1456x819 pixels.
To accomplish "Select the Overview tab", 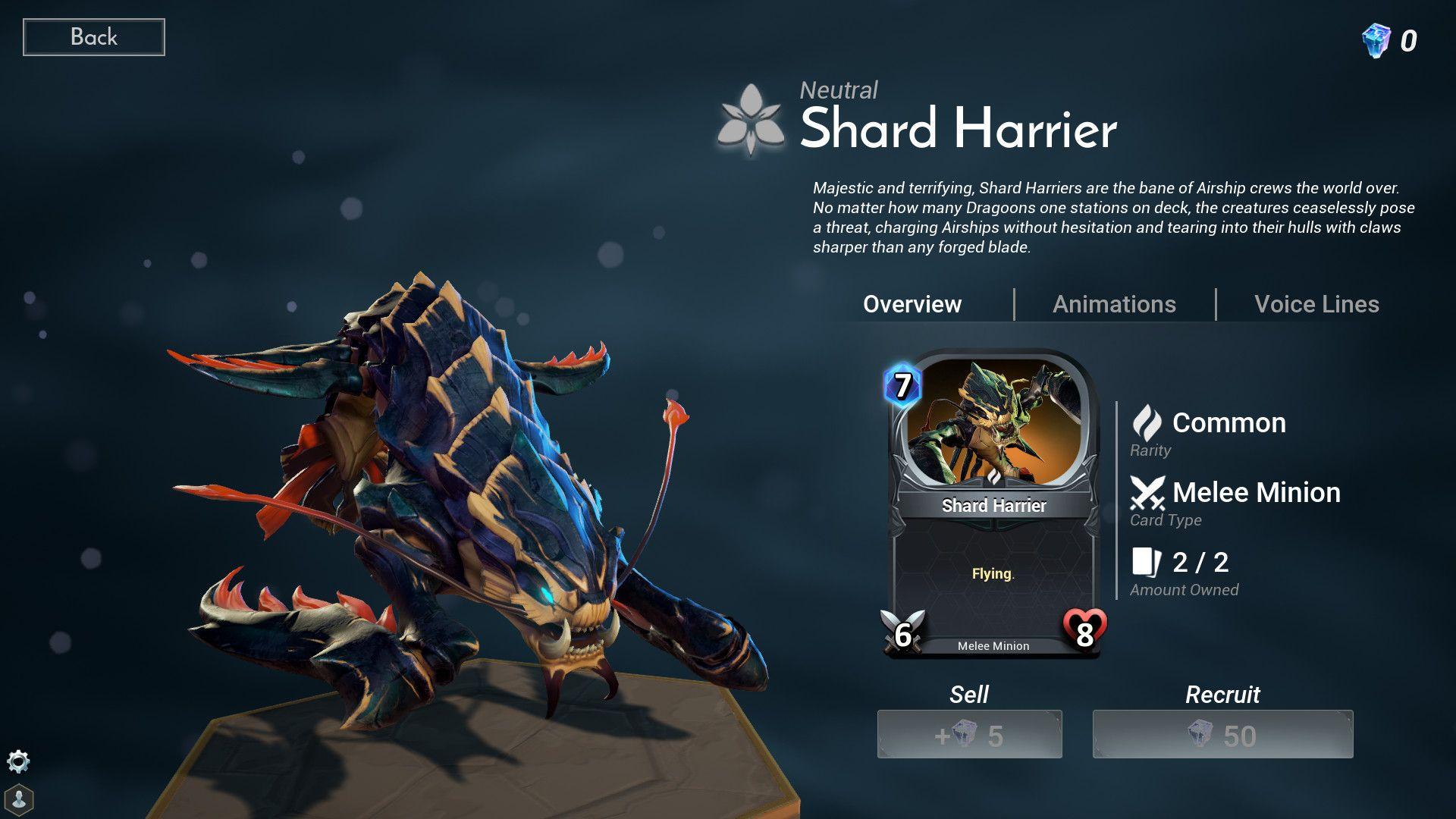I will click(x=912, y=304).
